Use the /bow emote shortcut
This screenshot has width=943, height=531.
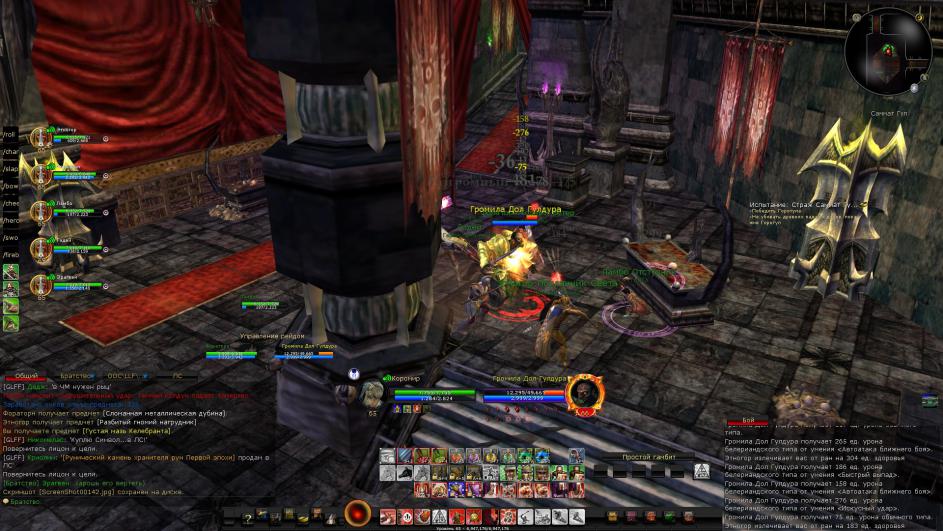tap(9, 186)
